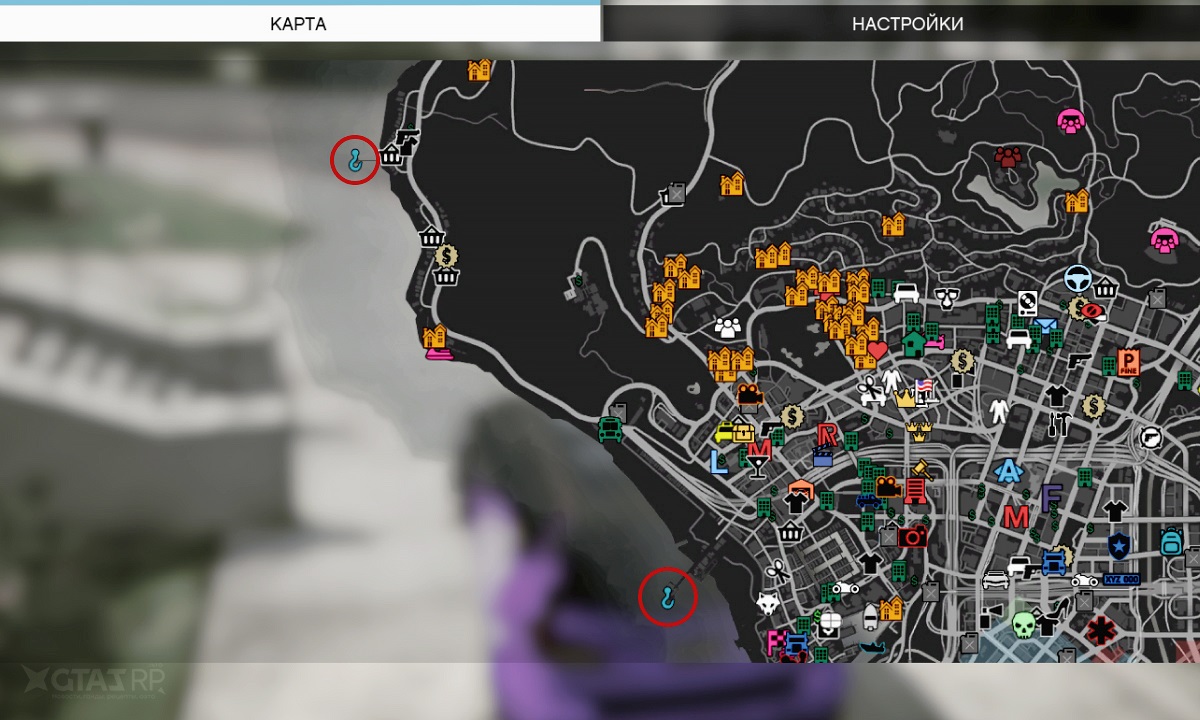This screenshot has height=720, width=1200.
Task: Open the НАСТРОЙКИ tab
Action: 907,23
